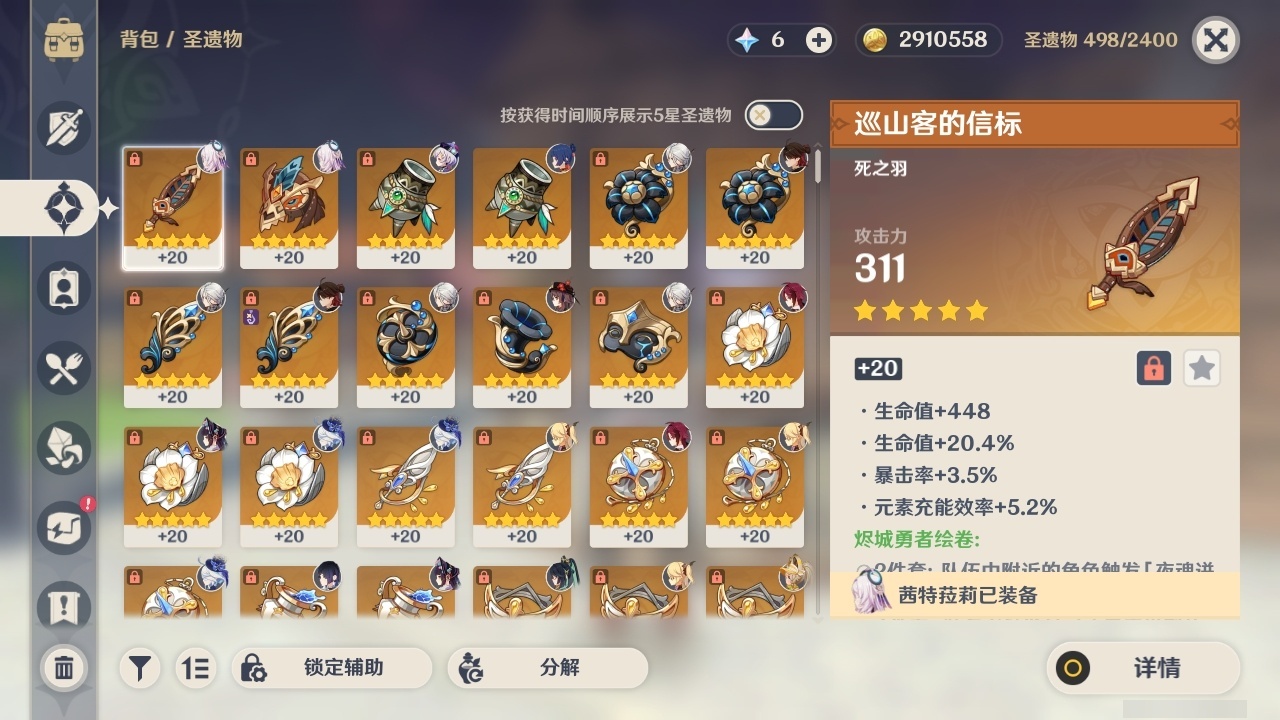Unlock the artifact via the red lock

(x=1152, y=368)
